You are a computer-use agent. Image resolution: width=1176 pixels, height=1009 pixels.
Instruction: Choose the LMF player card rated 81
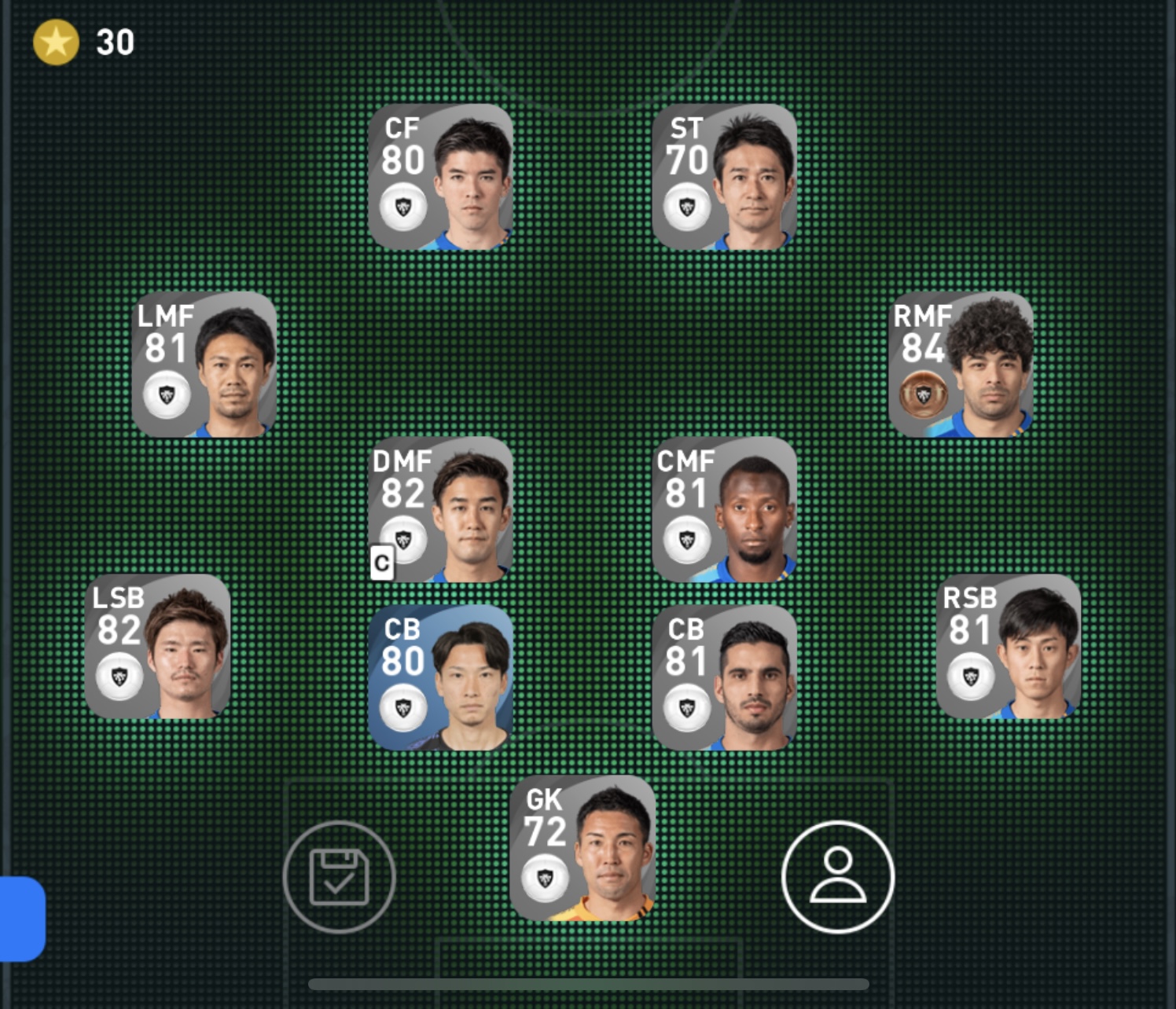click(204, 365)
